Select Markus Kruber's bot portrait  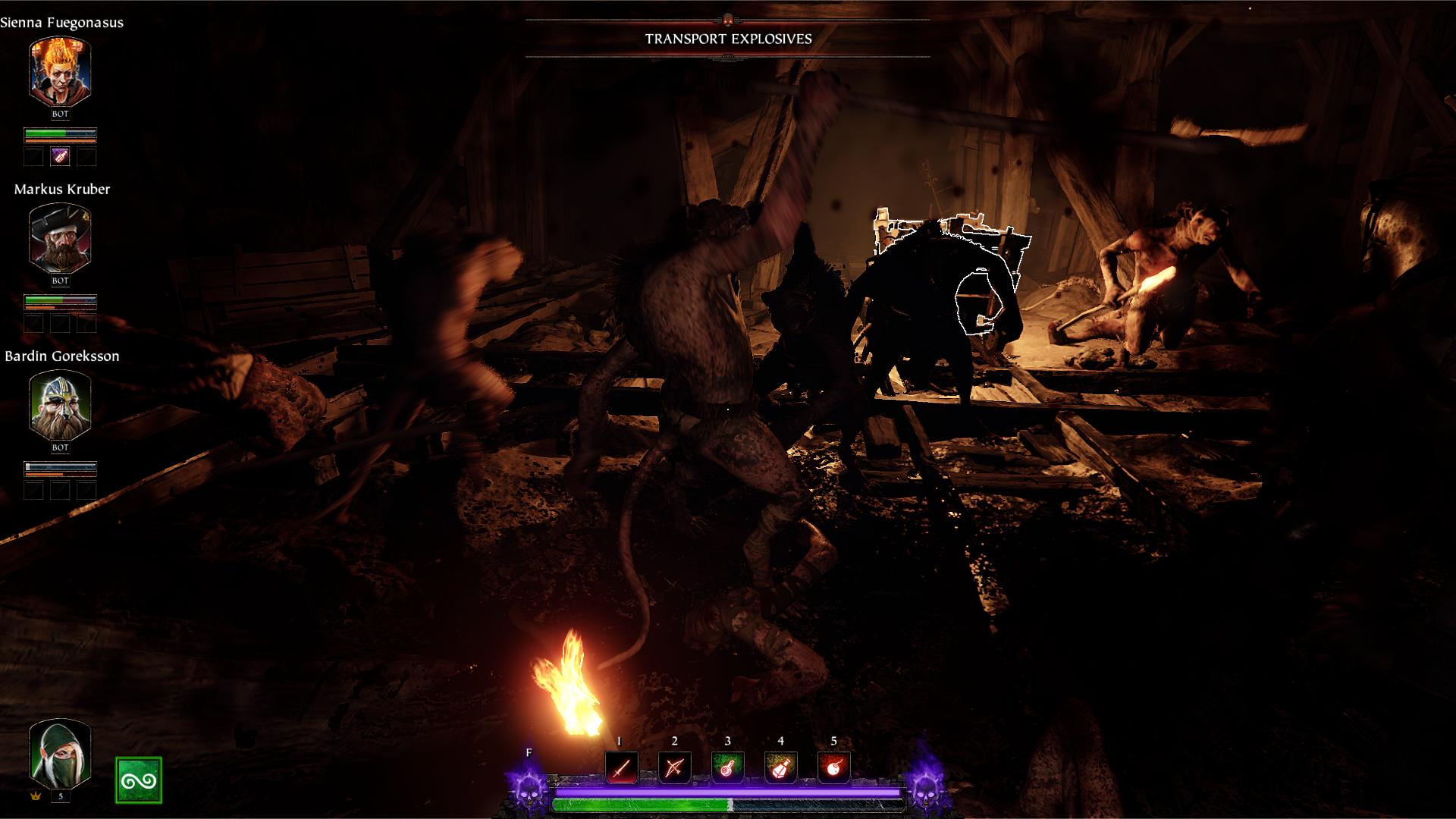tap(60, 238)
